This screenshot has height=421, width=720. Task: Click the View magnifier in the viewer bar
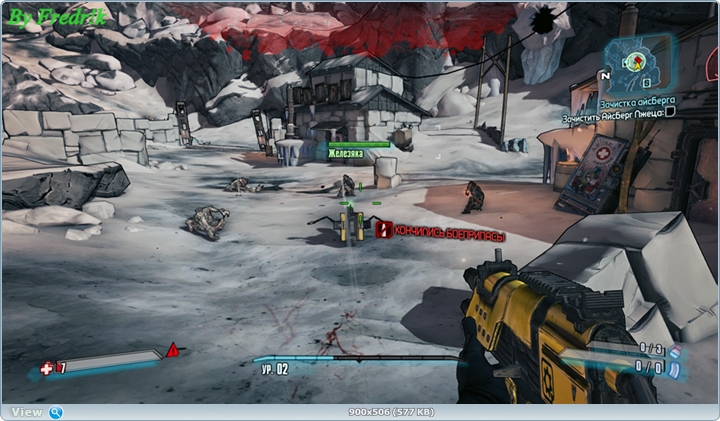[x=56, y=412]
